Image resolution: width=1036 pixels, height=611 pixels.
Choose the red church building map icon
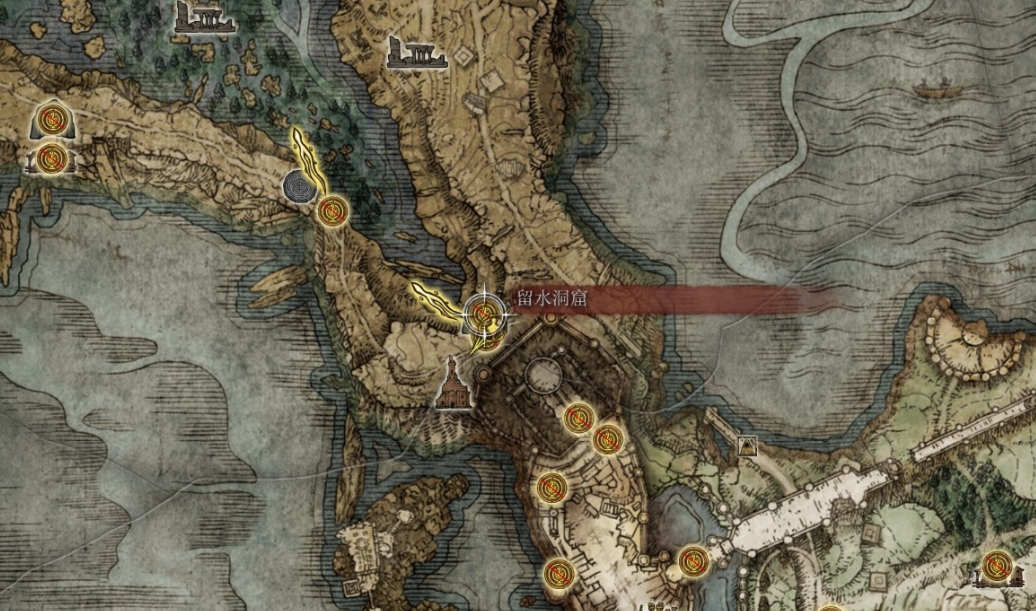[x=455, y=386]
